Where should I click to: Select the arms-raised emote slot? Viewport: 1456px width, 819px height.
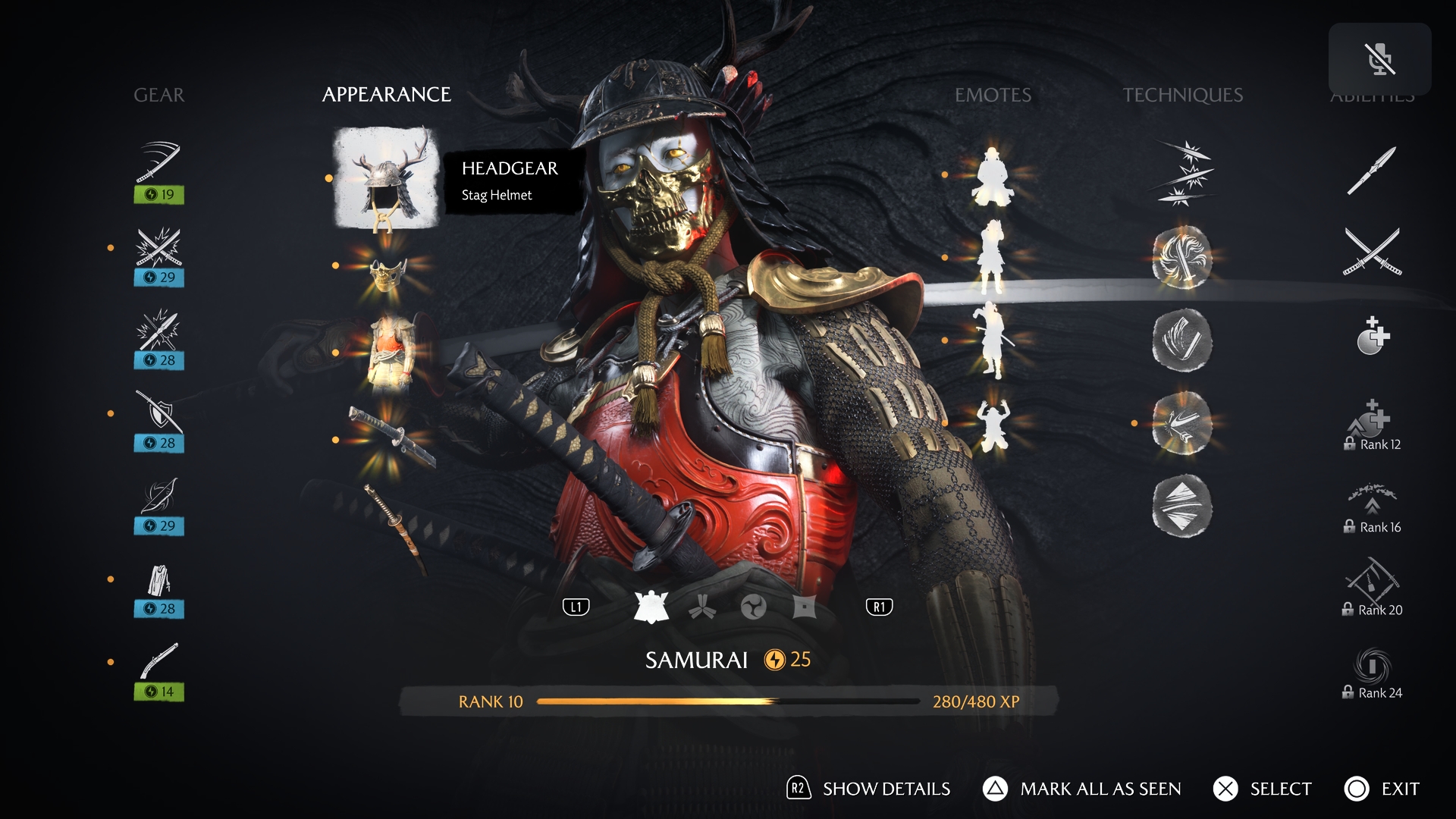993,425
